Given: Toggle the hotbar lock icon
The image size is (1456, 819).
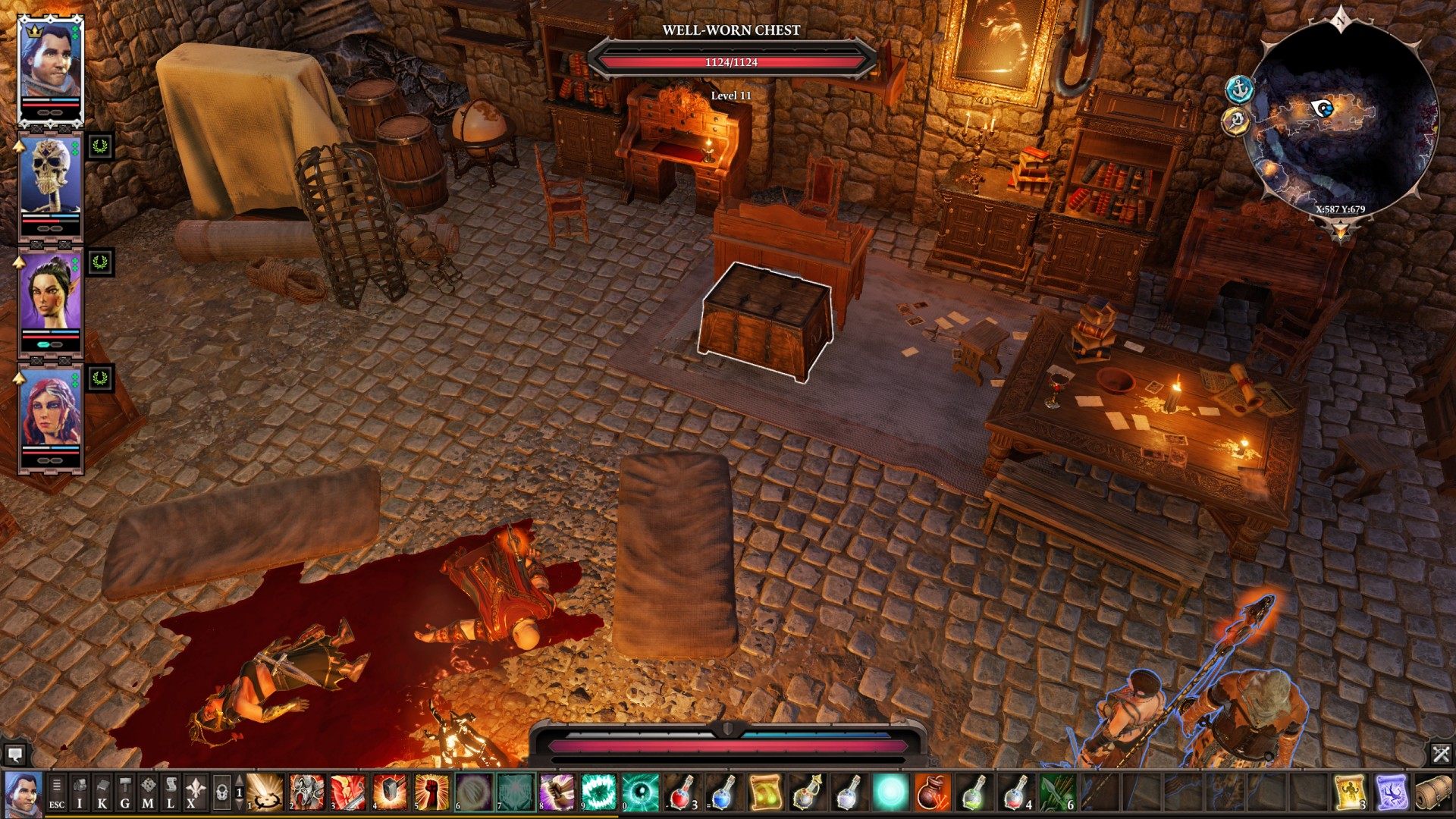Looking at the screenshot, I should tap(221, 793).
